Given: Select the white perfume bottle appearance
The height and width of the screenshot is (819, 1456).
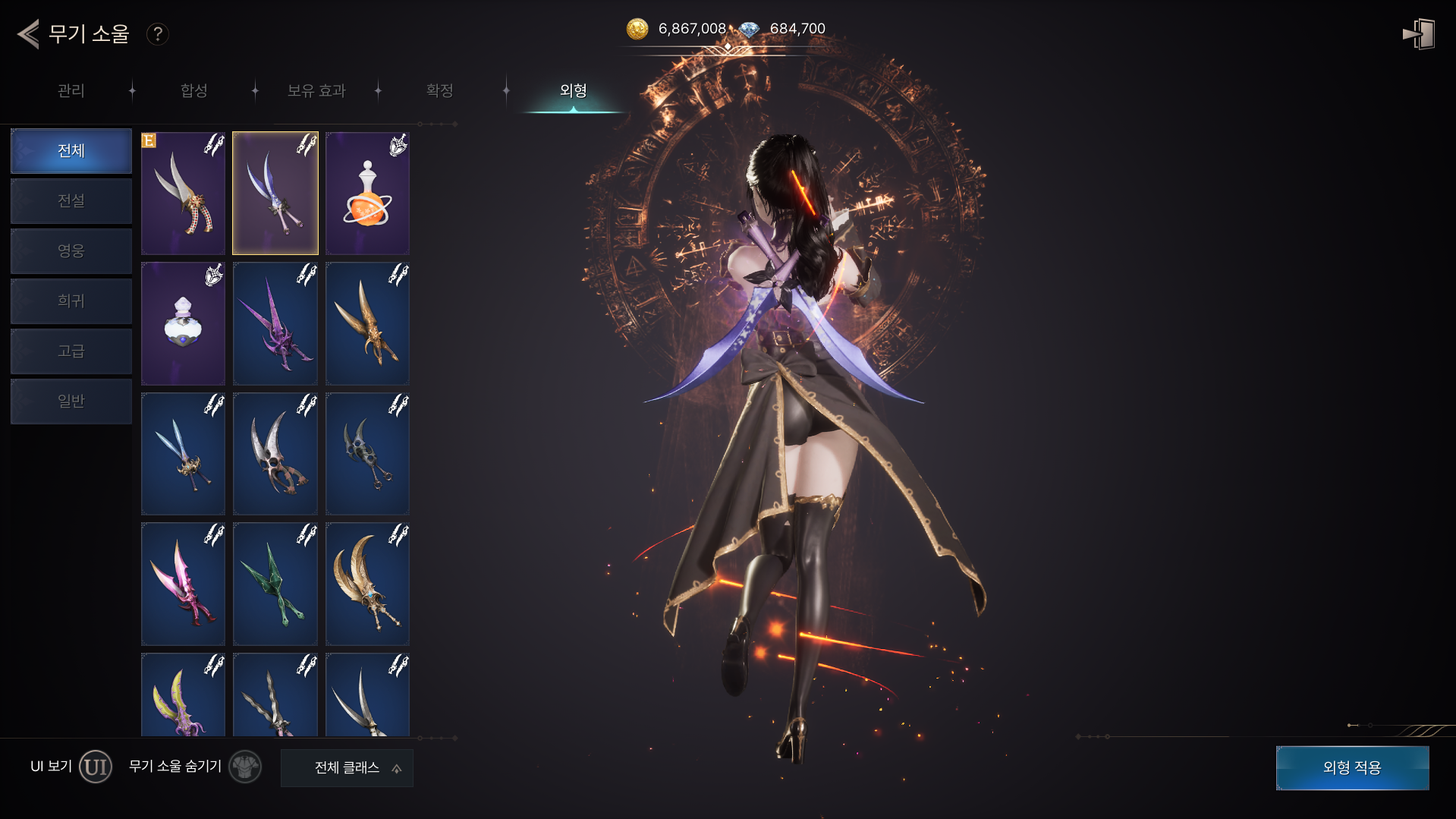Looking at the screenshot, I should point(183,324).
